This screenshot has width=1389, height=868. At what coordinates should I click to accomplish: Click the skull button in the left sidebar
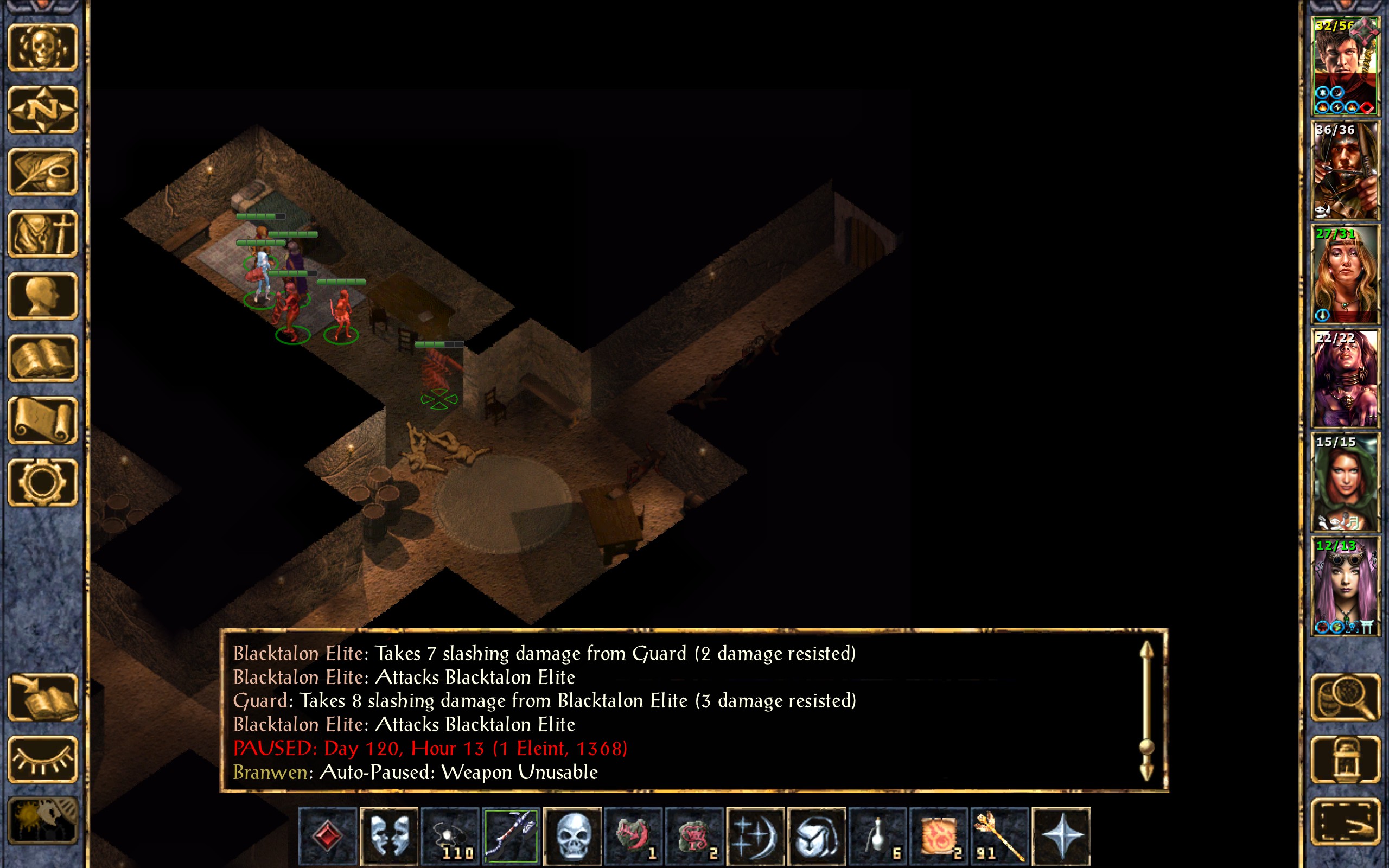[x=42, y=48]
